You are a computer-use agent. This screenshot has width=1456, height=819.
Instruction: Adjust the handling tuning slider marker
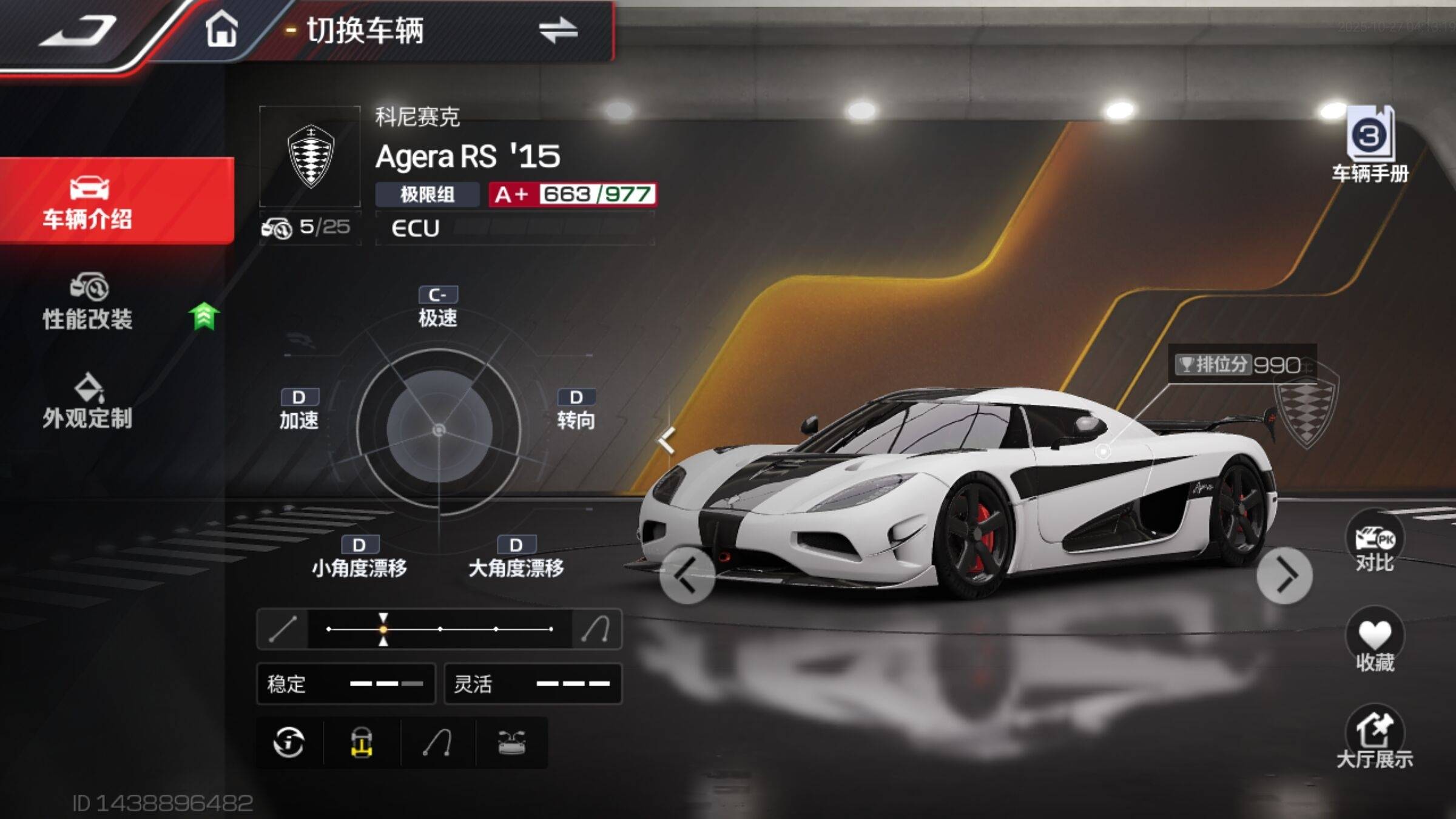click(383, 629)
